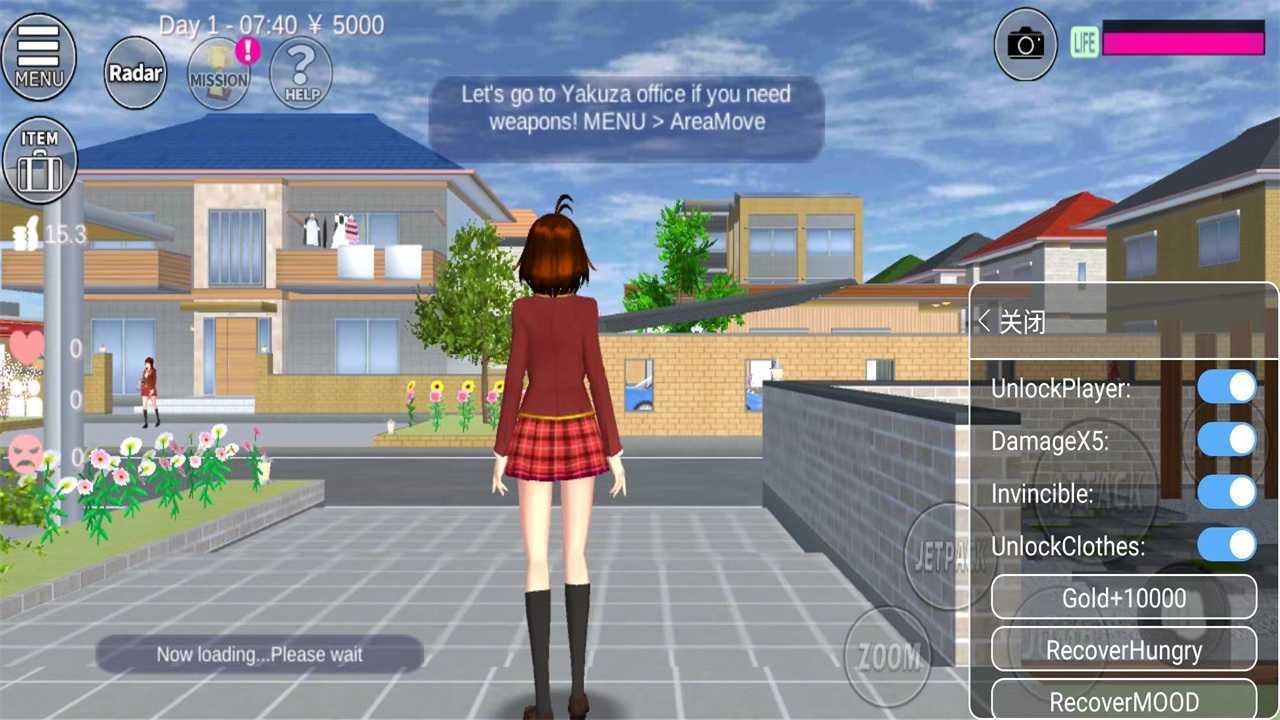Turn off Invincible mode

point(1228,493)
